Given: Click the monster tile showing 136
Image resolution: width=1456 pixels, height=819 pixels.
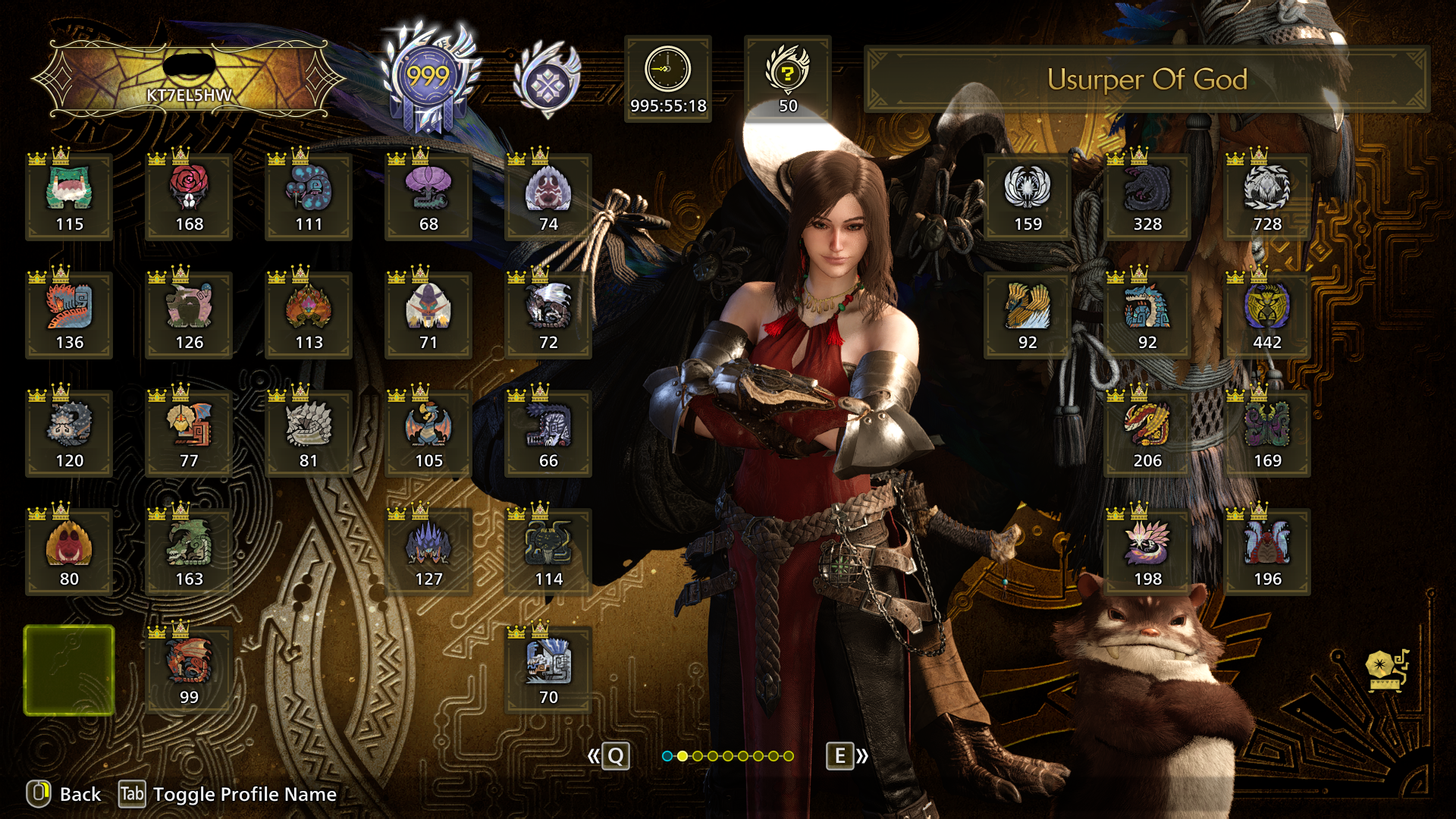Looking at the screenshot, I should (x=69, y=315).
